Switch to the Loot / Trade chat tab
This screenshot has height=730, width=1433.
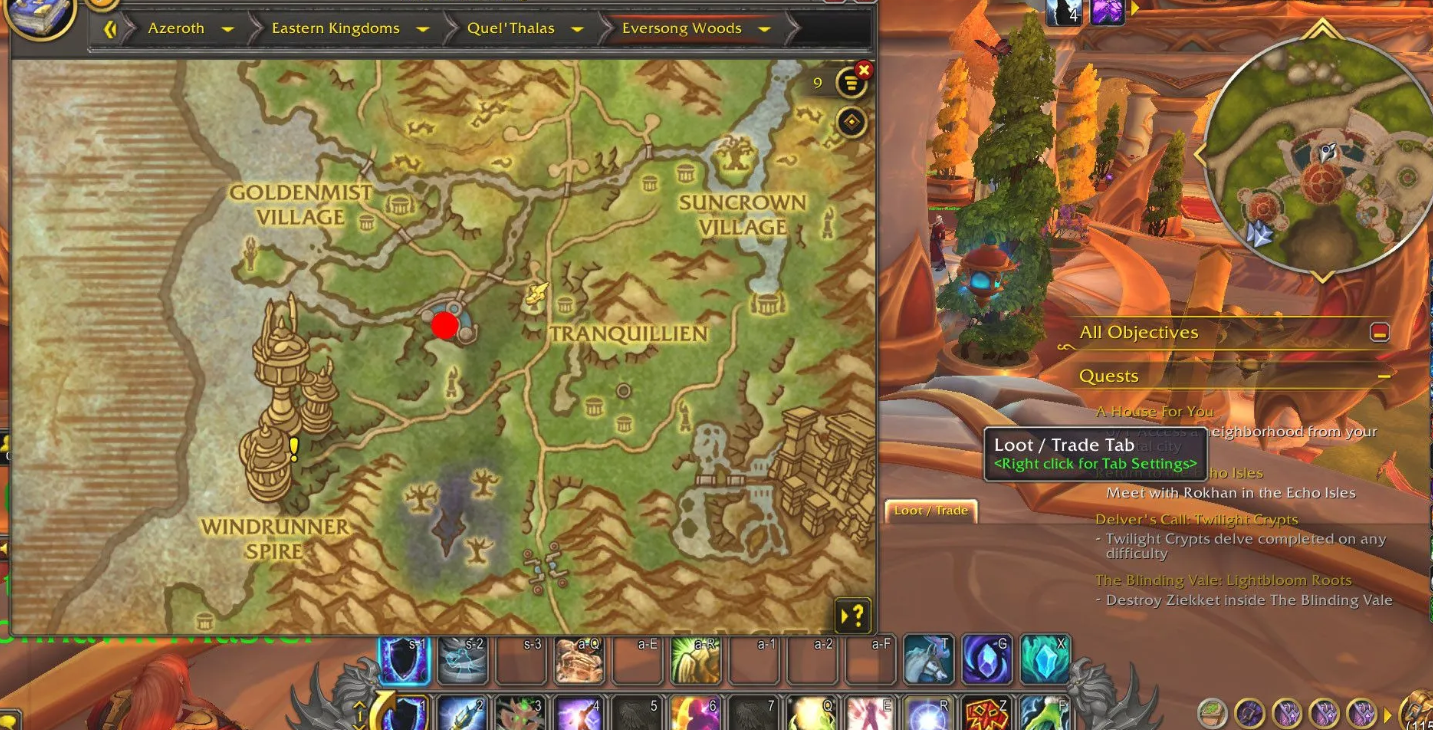[930, 511]
